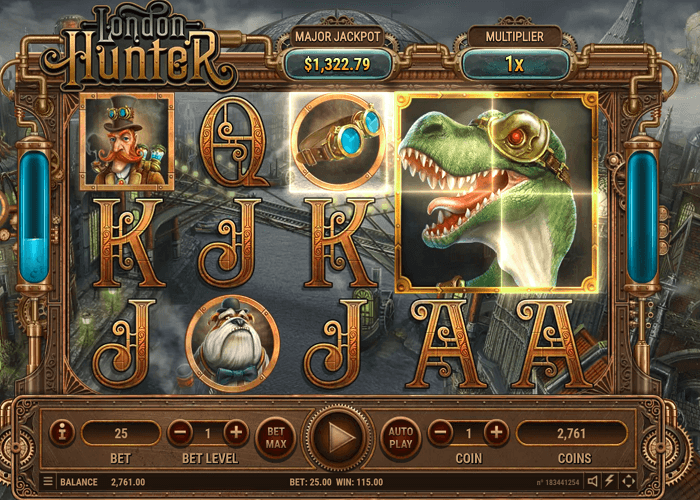Screen dimensions: 700x500
Task: Raise the coin value
Action: (x=496, y=433)
